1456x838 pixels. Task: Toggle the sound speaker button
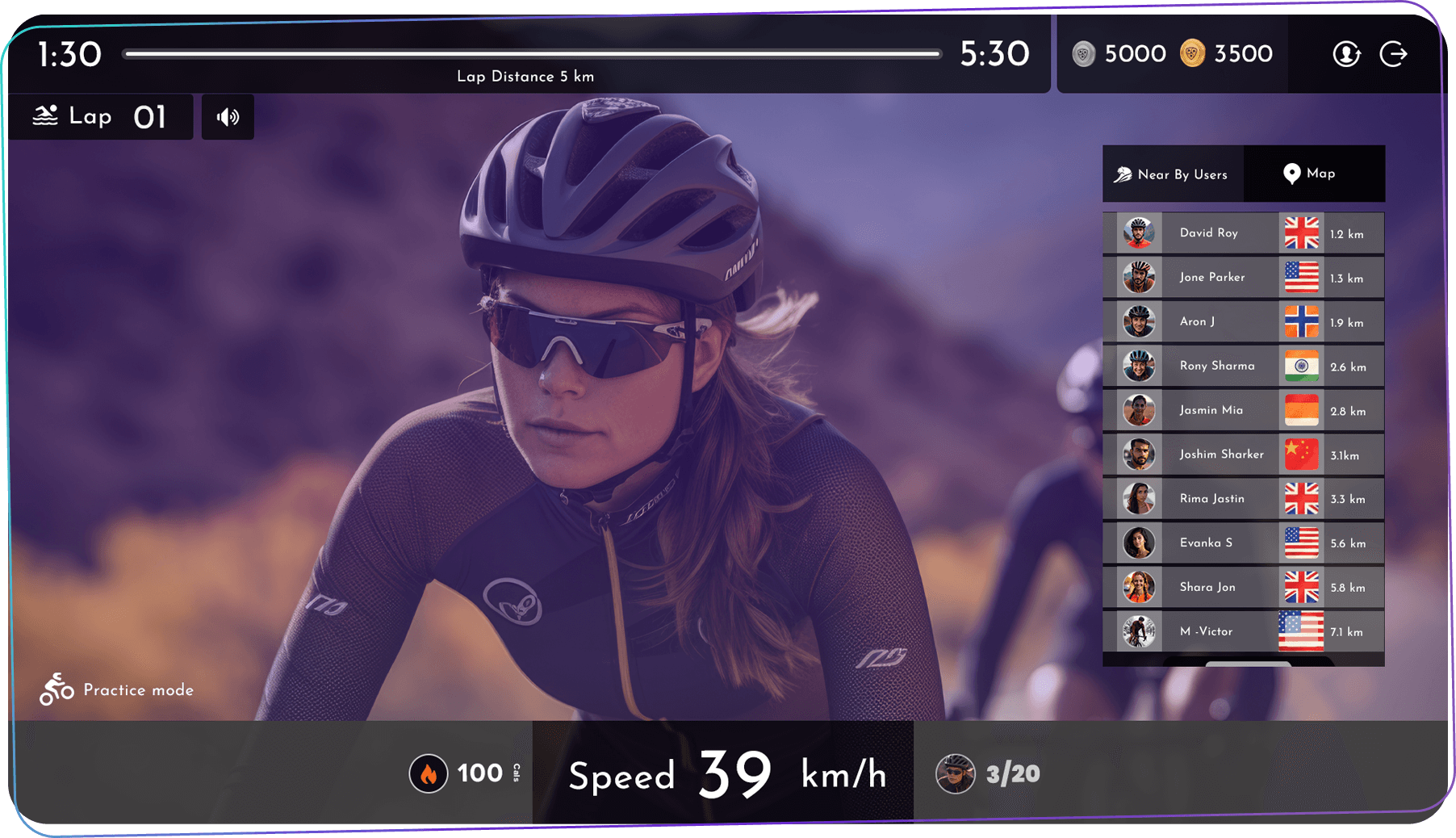click(228, 117)
